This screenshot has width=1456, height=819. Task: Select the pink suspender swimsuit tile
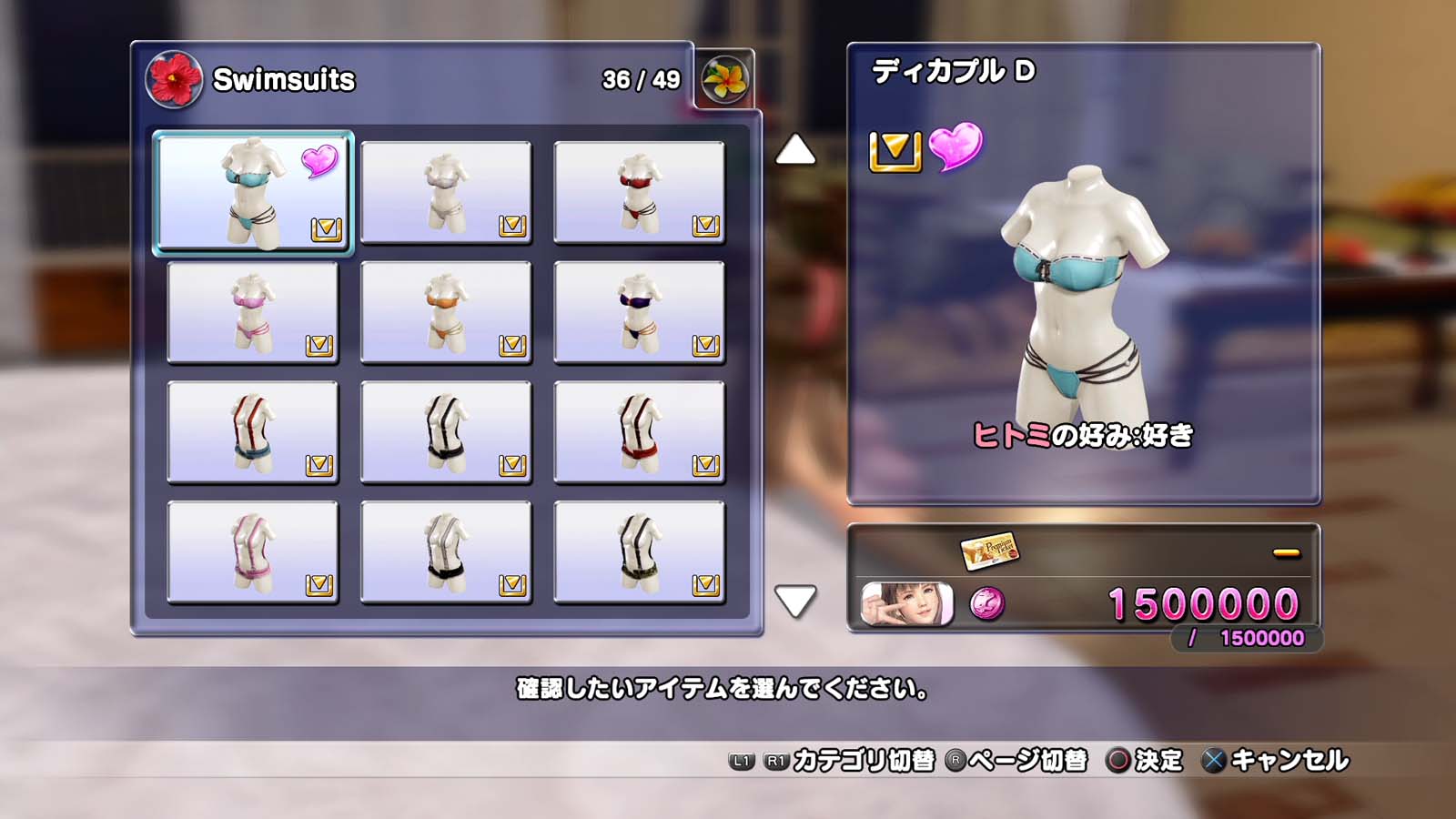coord(252,552)
